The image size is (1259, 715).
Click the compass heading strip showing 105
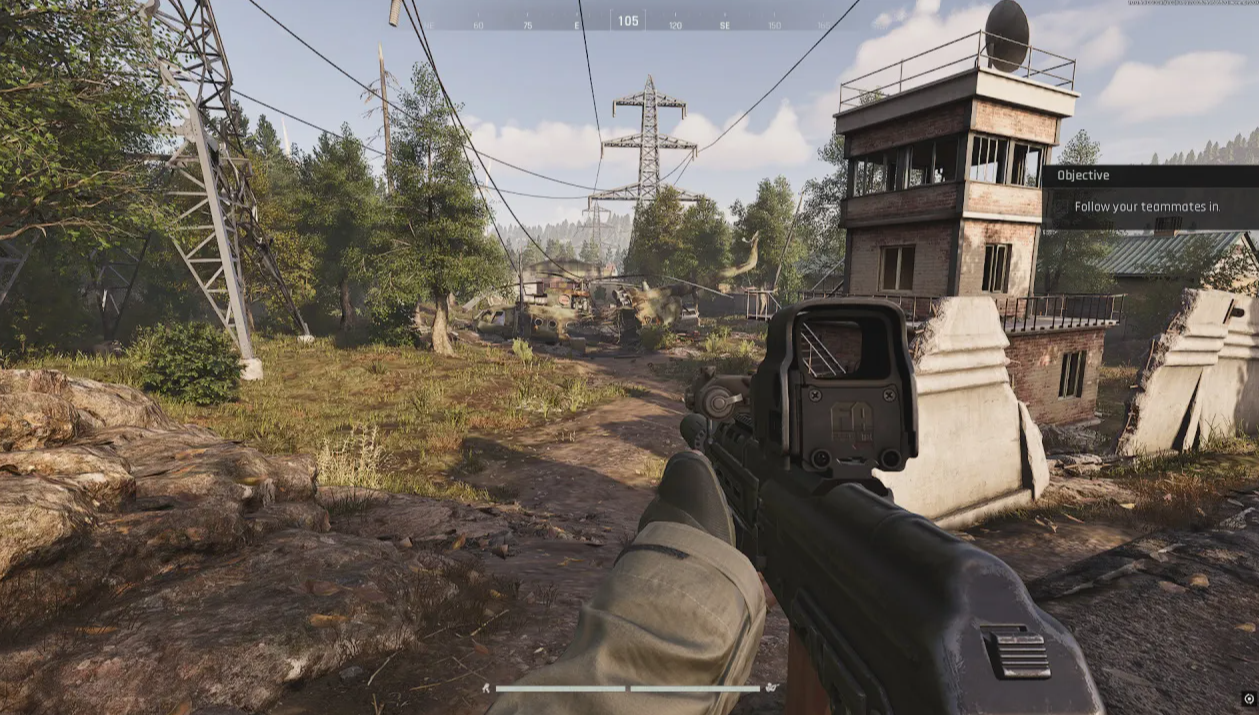(x=628, y=21)
